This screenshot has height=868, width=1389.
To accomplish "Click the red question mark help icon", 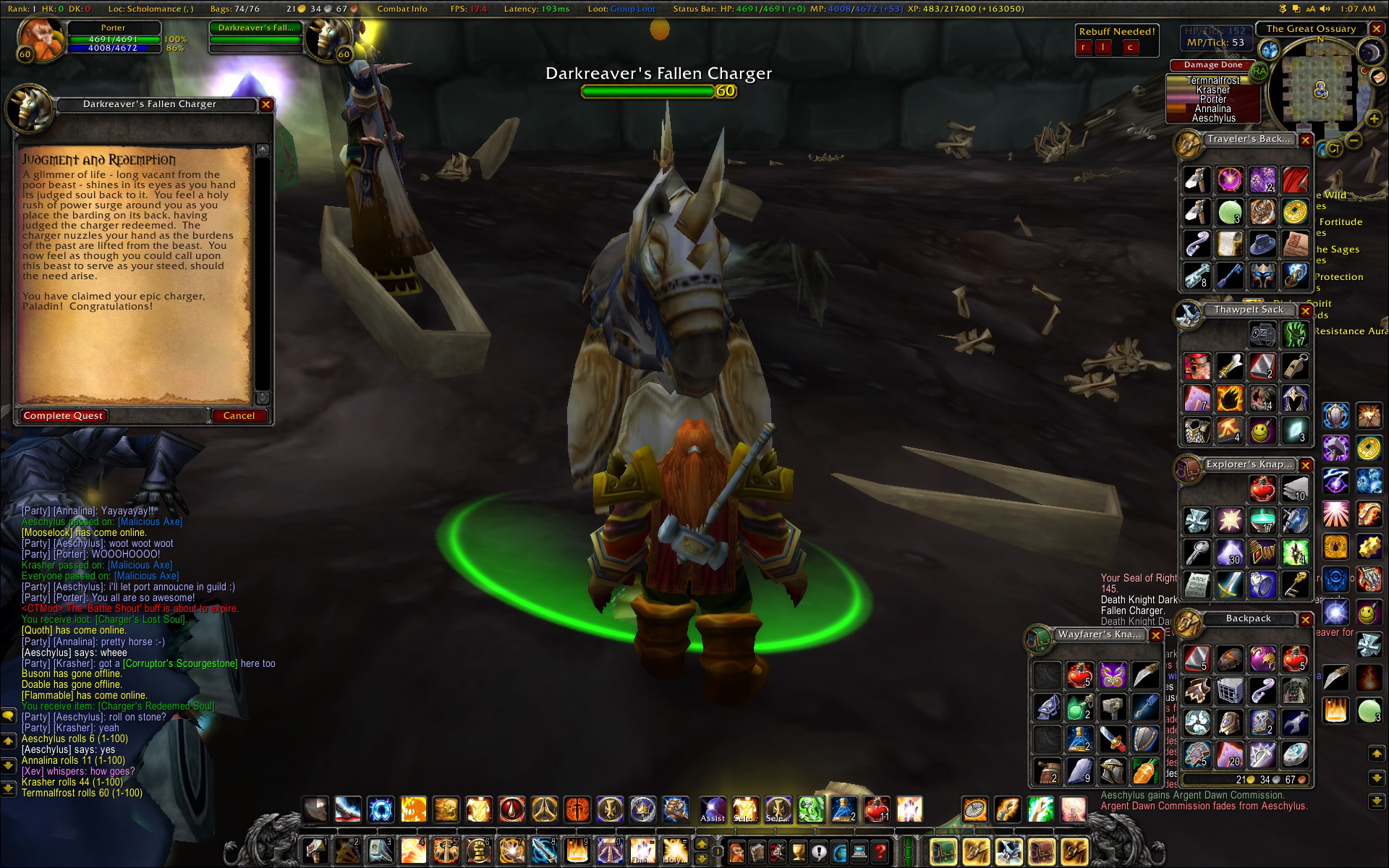I will 879,852.
